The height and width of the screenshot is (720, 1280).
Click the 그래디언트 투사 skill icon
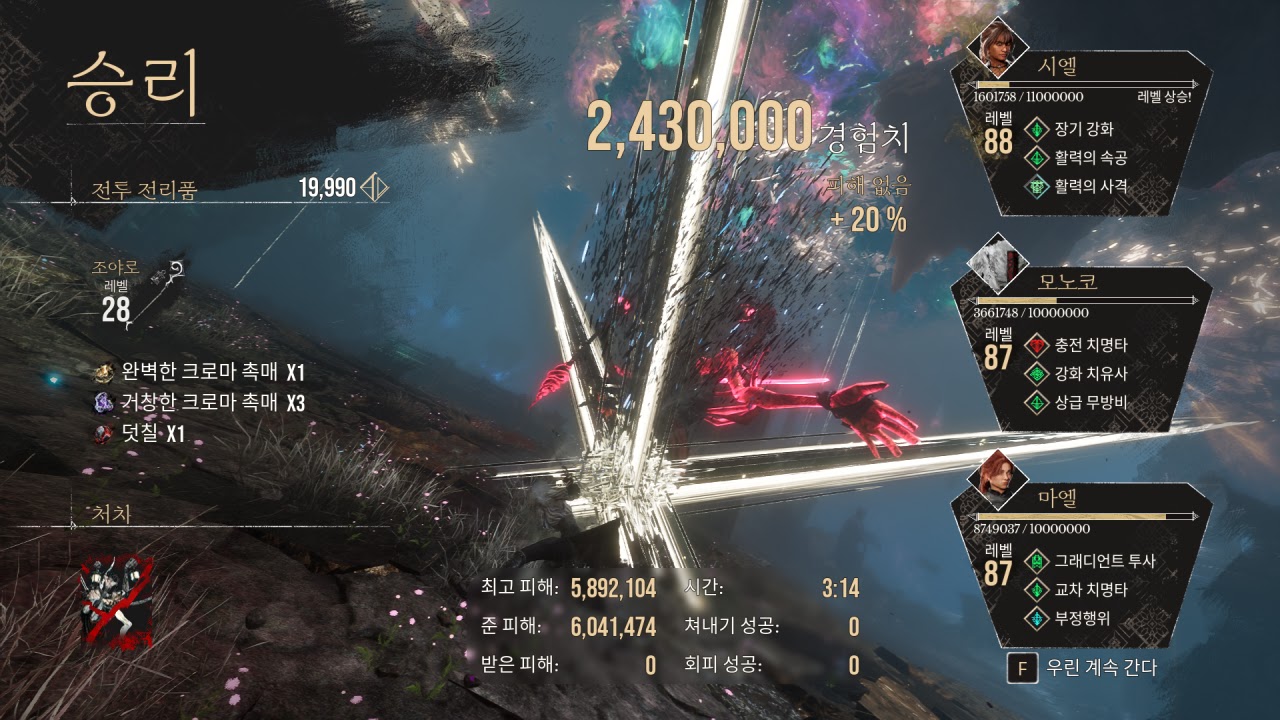[x=1038, y=562]
